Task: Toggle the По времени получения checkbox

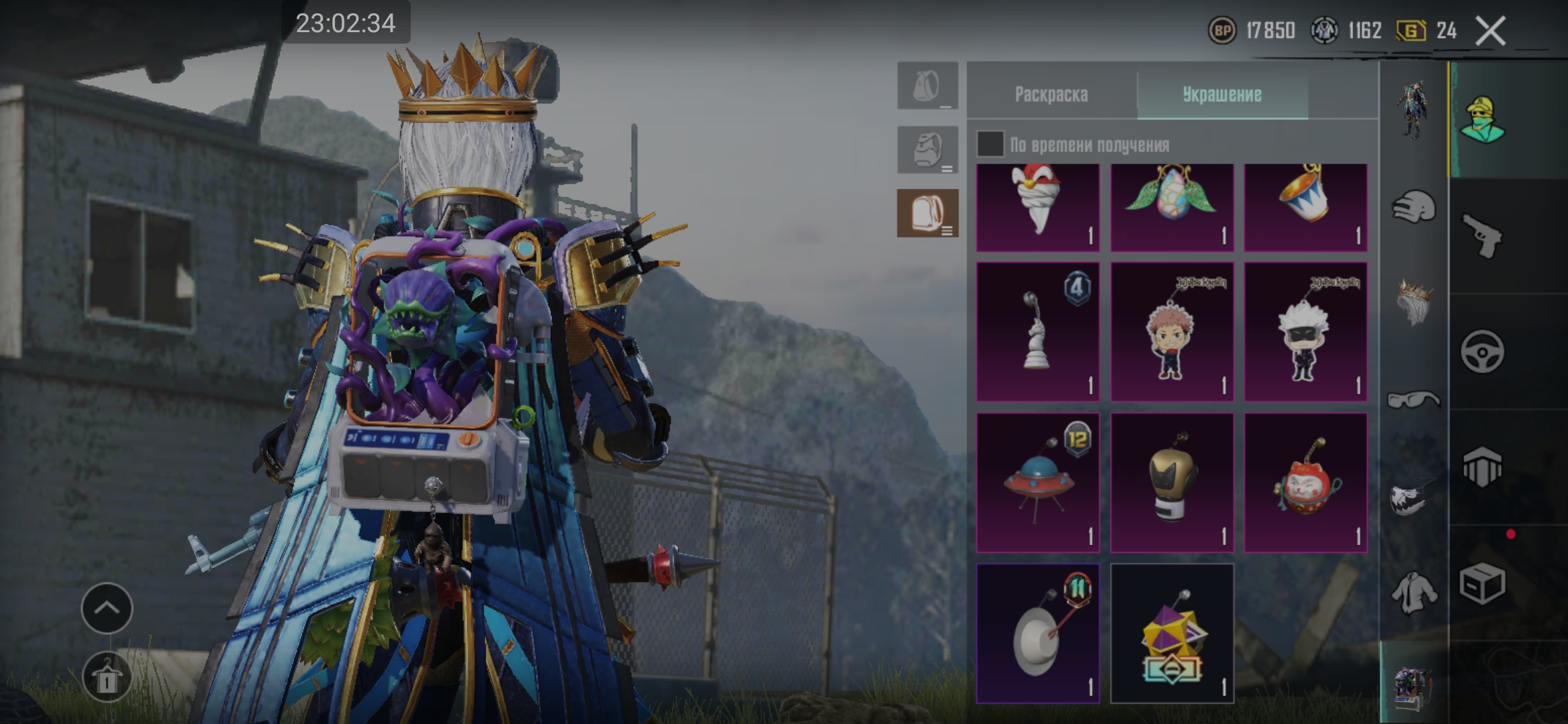Action: click(990, 144)
